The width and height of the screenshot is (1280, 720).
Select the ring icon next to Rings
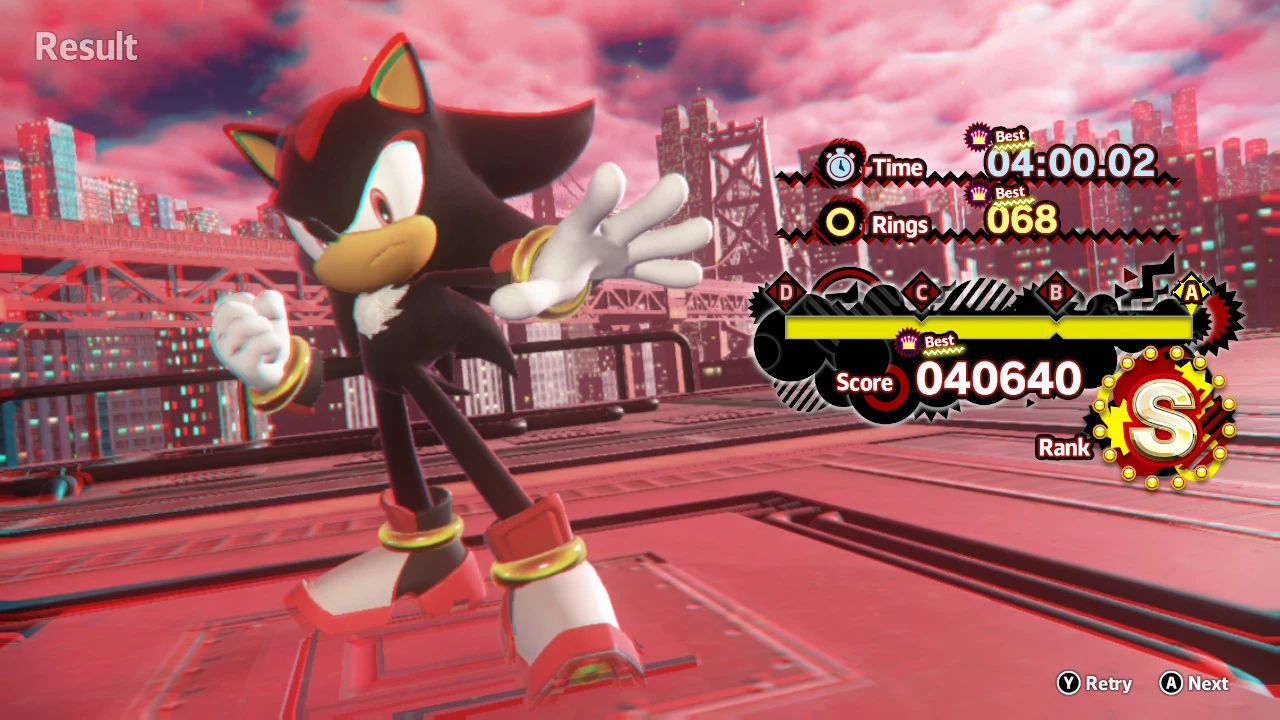(x=841, y=222)
